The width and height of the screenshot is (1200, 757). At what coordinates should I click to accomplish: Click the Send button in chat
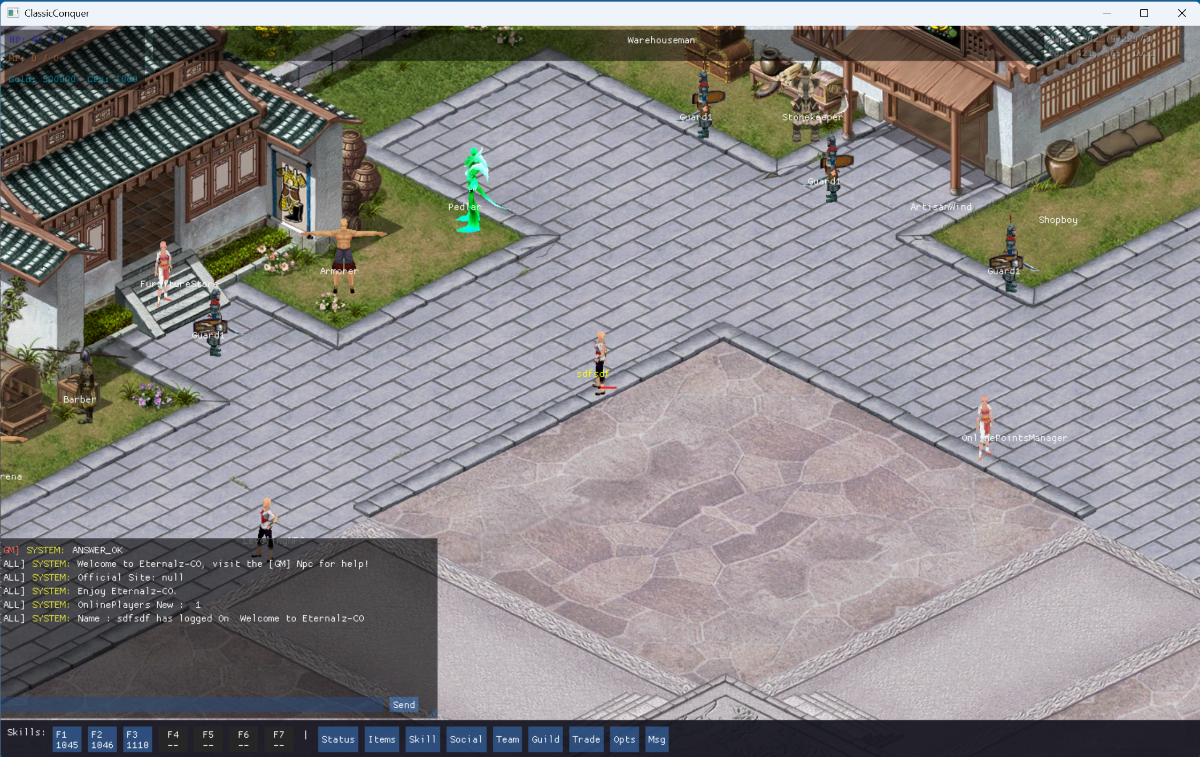pos(403,705)
